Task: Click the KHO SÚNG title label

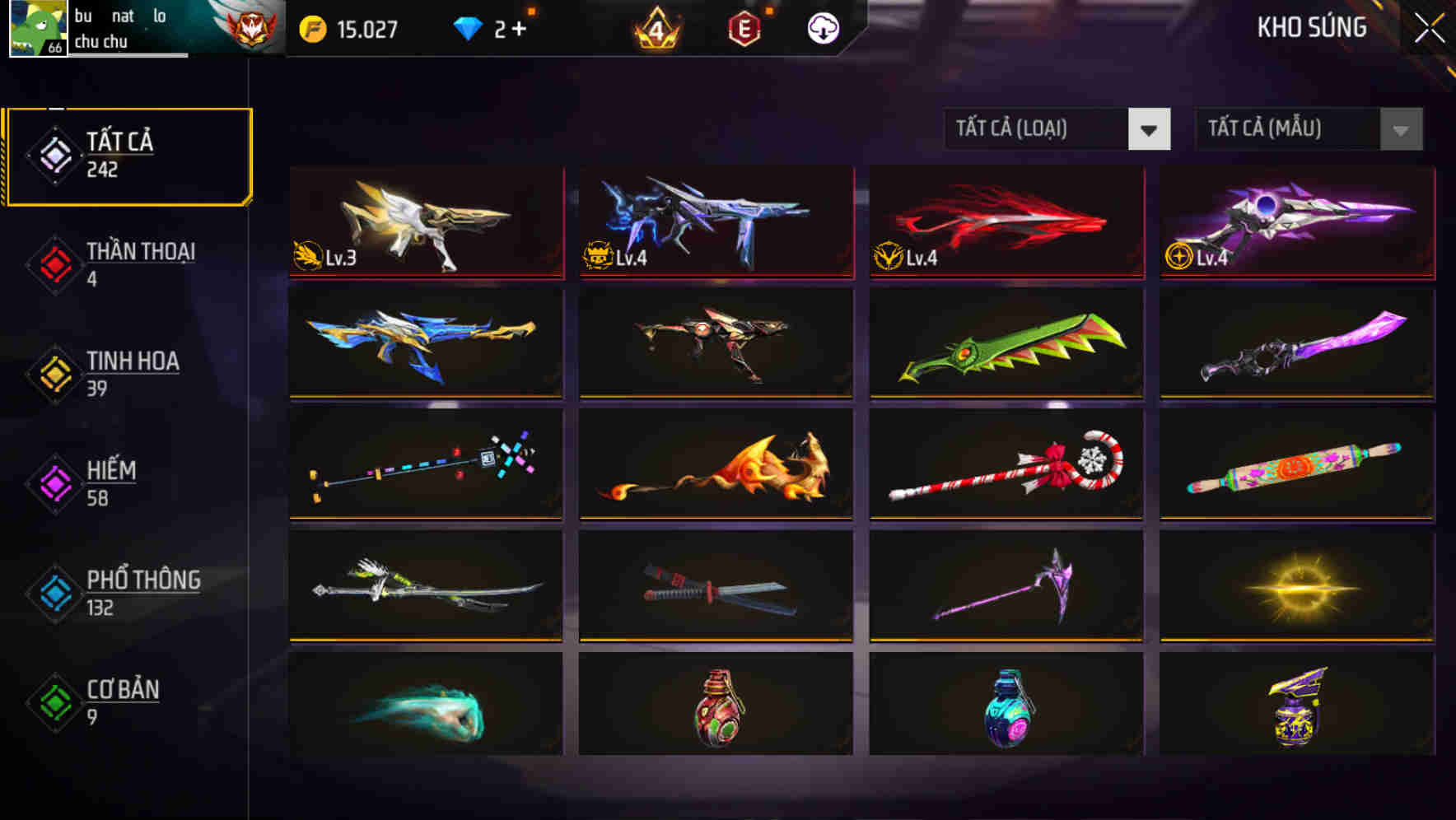Action: 1311,27
